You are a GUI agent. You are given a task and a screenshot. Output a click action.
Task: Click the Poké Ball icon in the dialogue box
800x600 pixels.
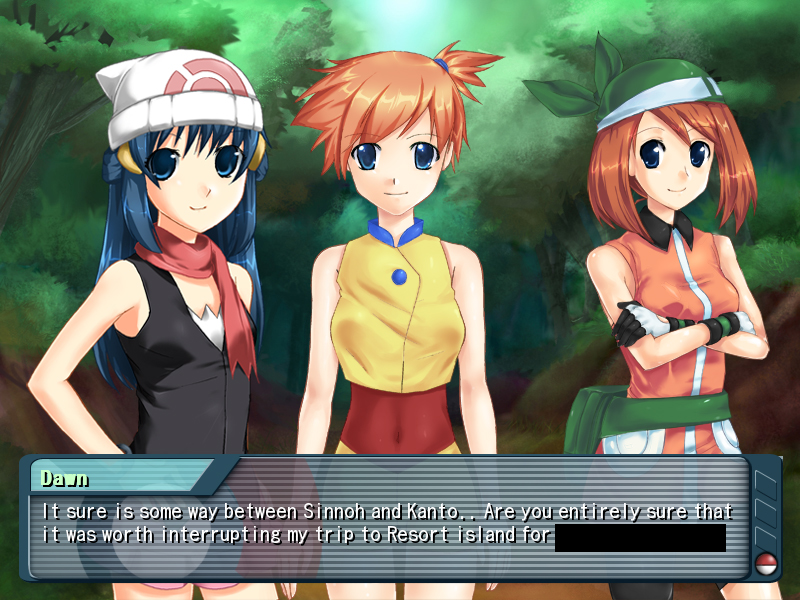coord(767,561)
